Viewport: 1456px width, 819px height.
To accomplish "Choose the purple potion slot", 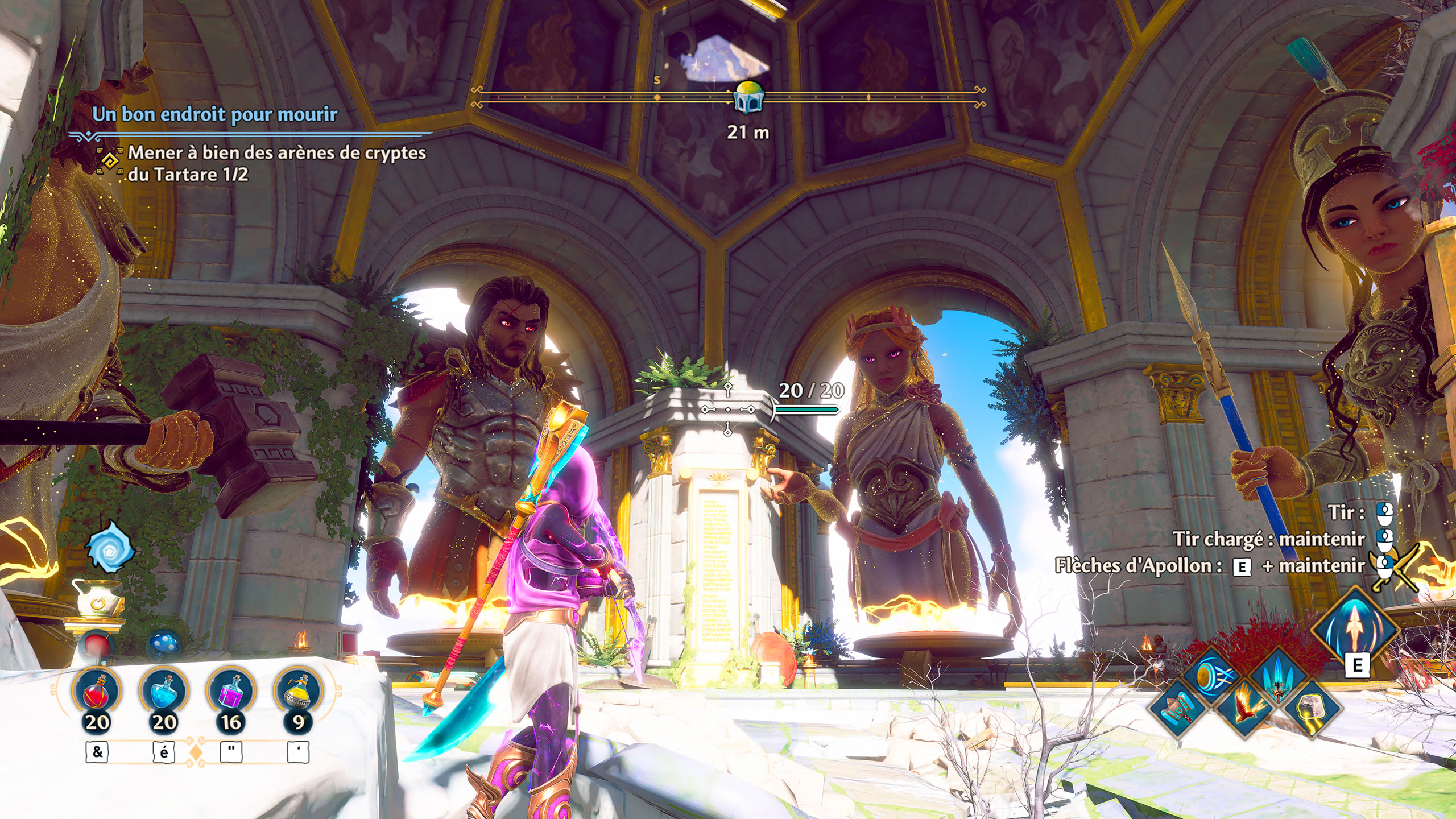I will coord(231,691).
